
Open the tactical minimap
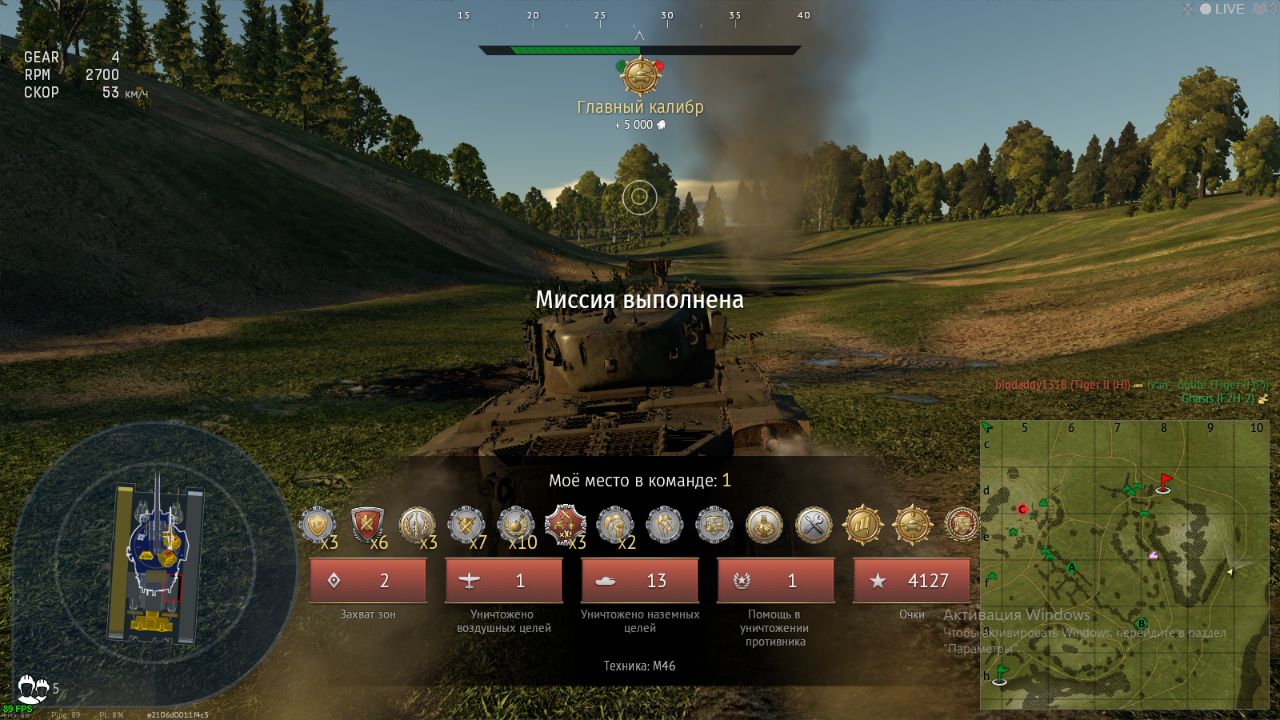[x=1124, y=564]
